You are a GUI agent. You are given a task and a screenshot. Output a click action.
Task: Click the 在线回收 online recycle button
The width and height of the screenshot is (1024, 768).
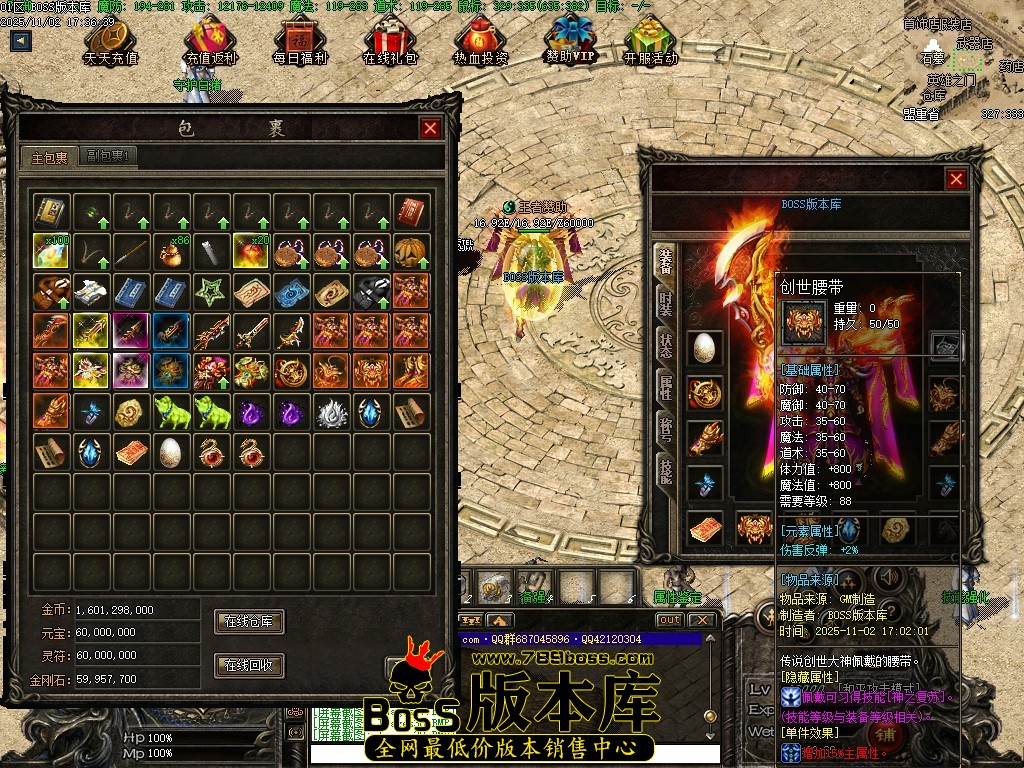coord(249,665)
